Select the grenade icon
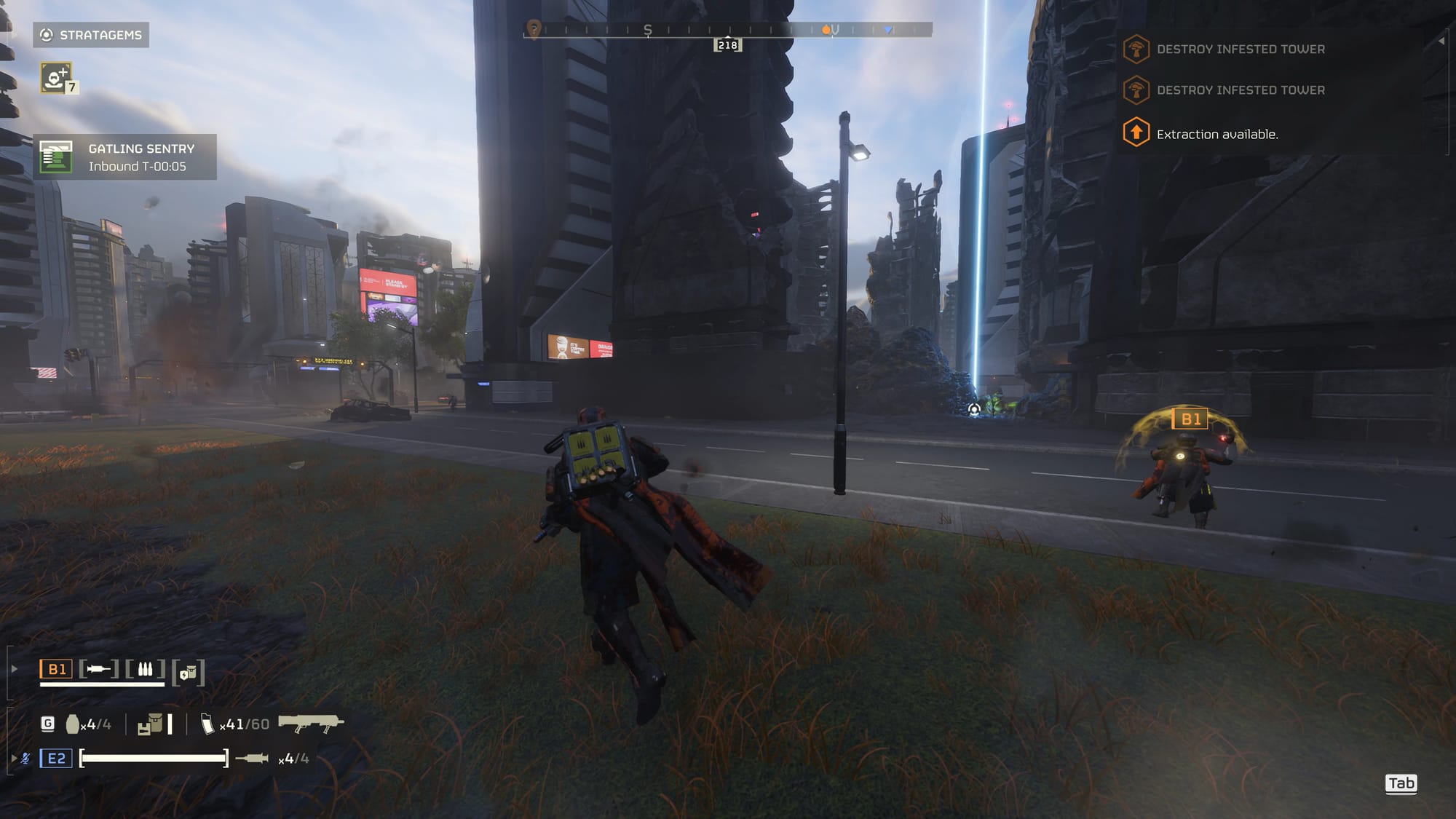The width and height of the screenshot is (1456, 819). (72, 724)
